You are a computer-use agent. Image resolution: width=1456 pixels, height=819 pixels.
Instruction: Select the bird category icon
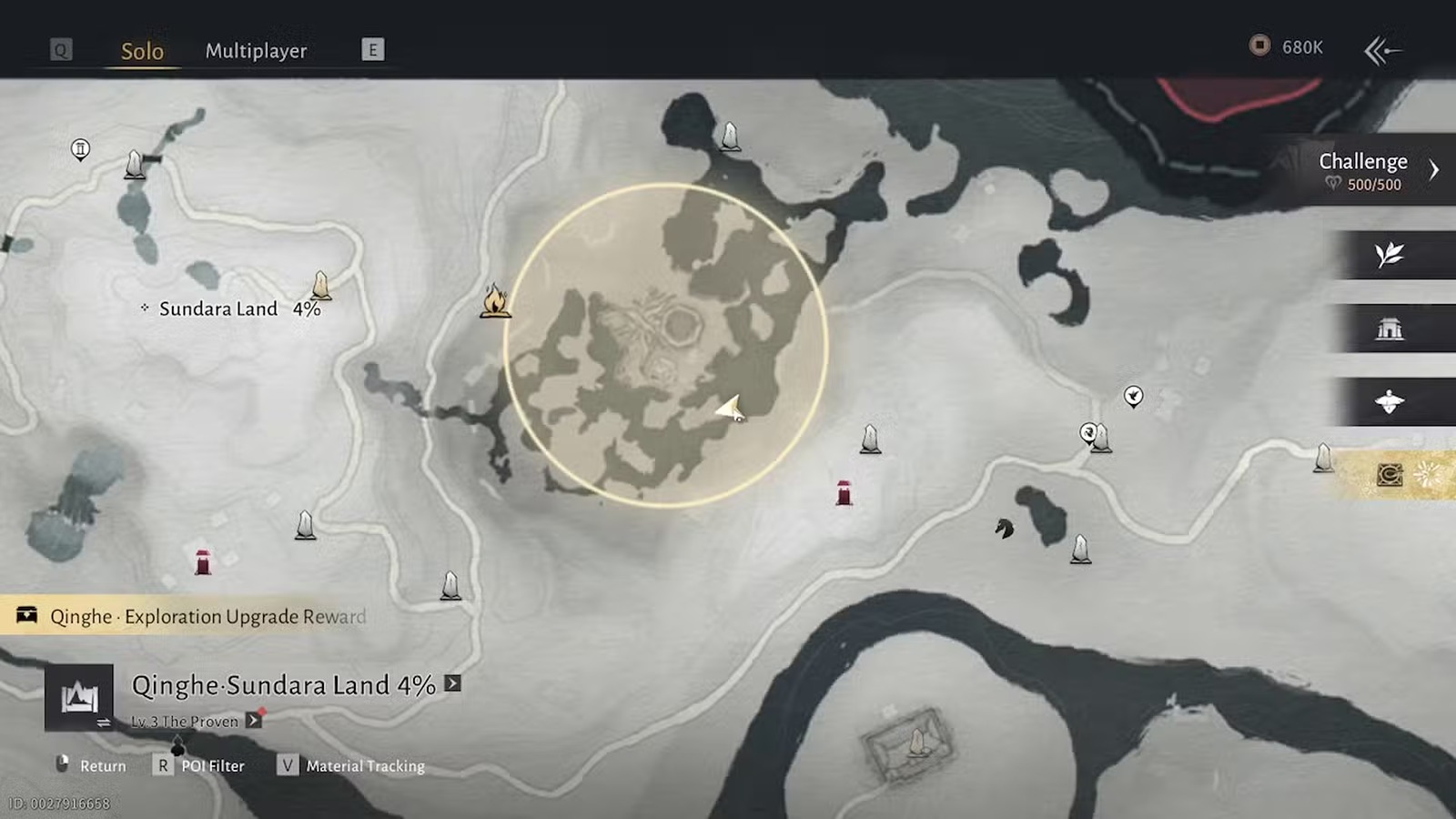pos(1390,401)
